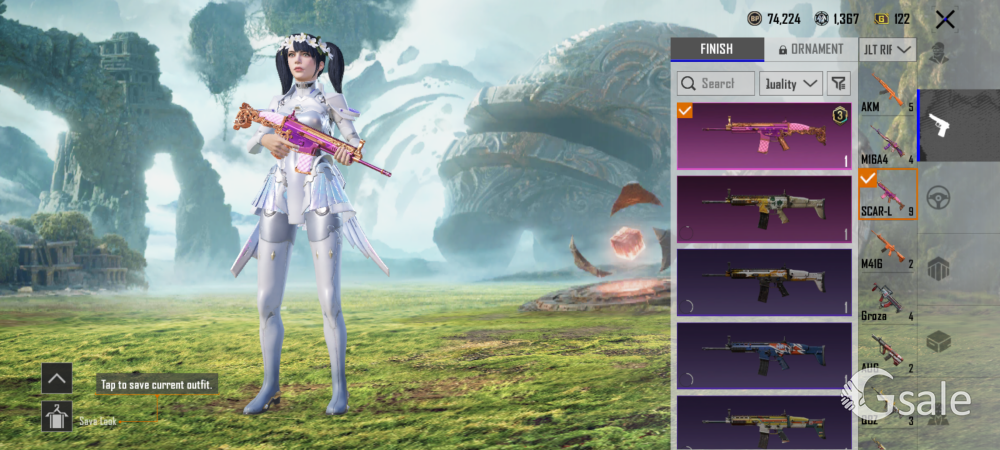
Task: Choose the M416 weapon entry
Action: pyautogui.click(x=887, y=250)
